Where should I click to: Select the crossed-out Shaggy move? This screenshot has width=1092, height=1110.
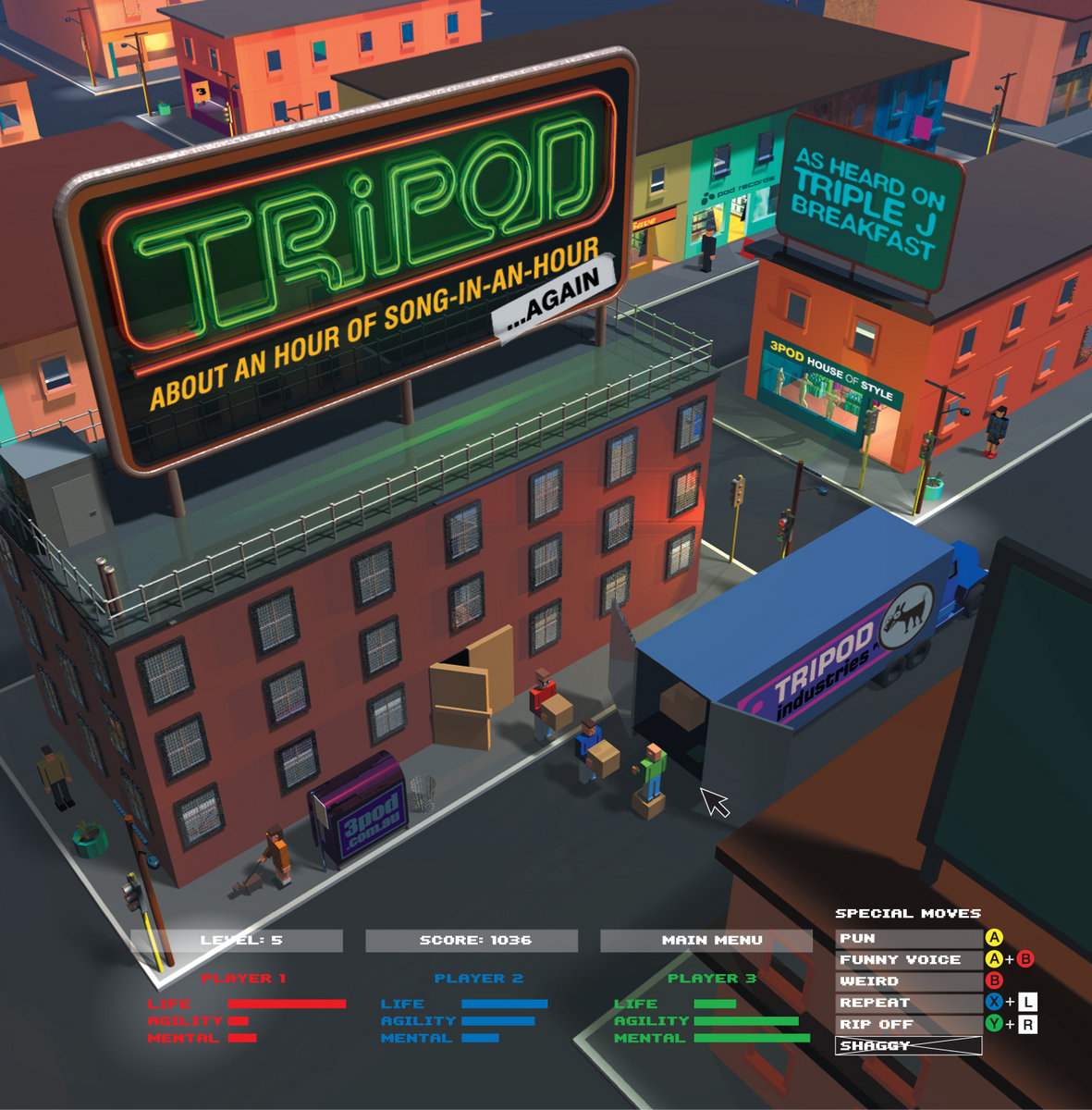point(908,1046)
